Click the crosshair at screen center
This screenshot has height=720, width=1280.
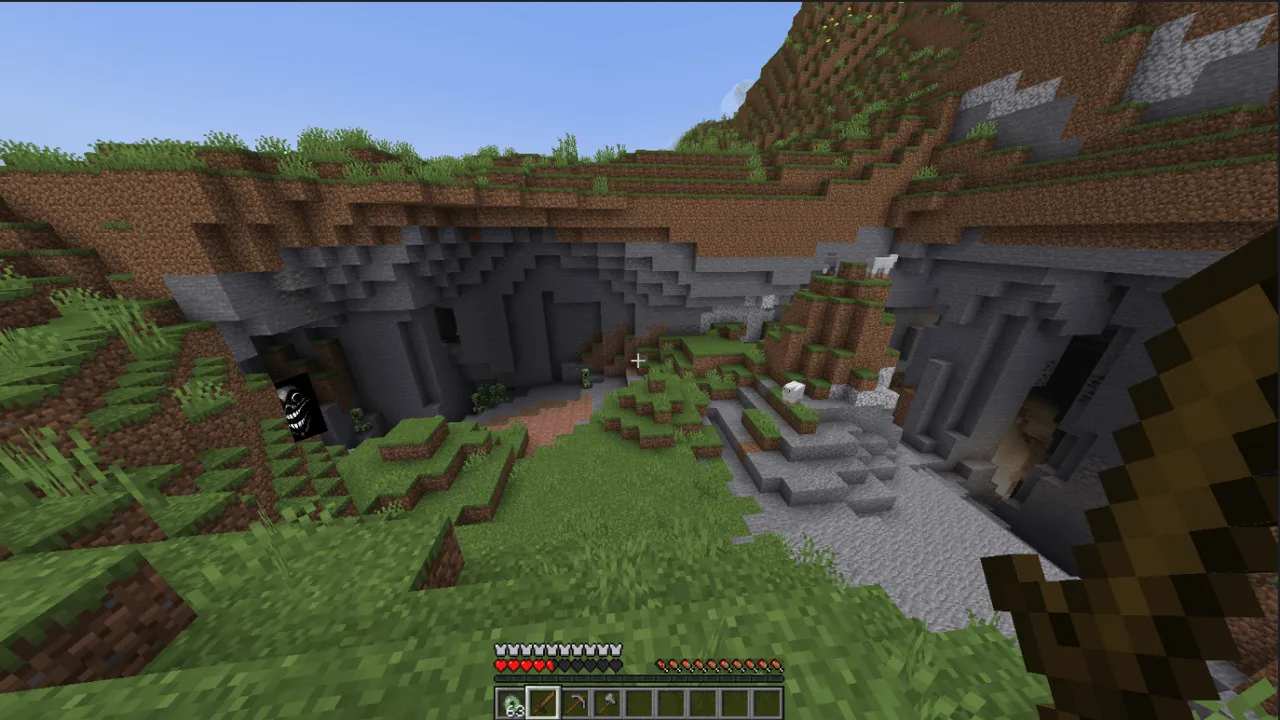tap(640, 360)
